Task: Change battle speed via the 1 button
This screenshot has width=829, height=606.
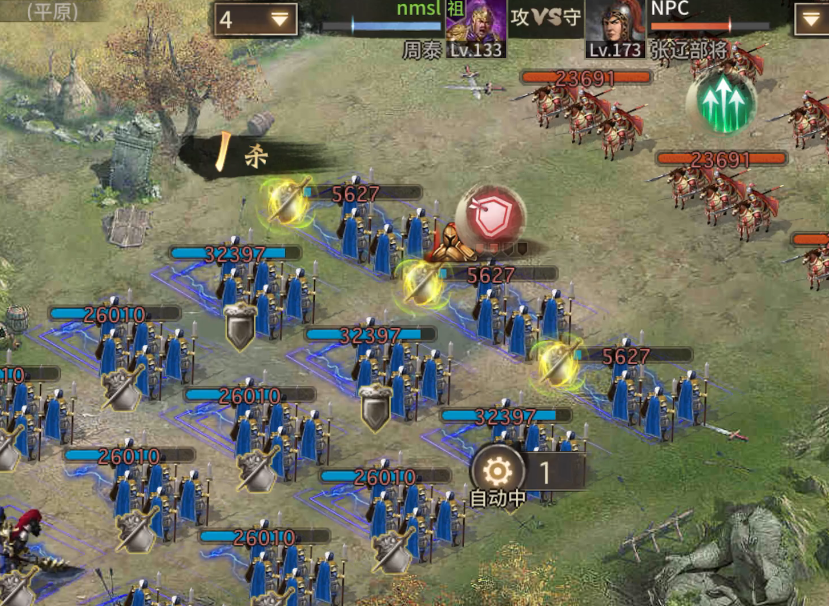Action: point(547,471)
